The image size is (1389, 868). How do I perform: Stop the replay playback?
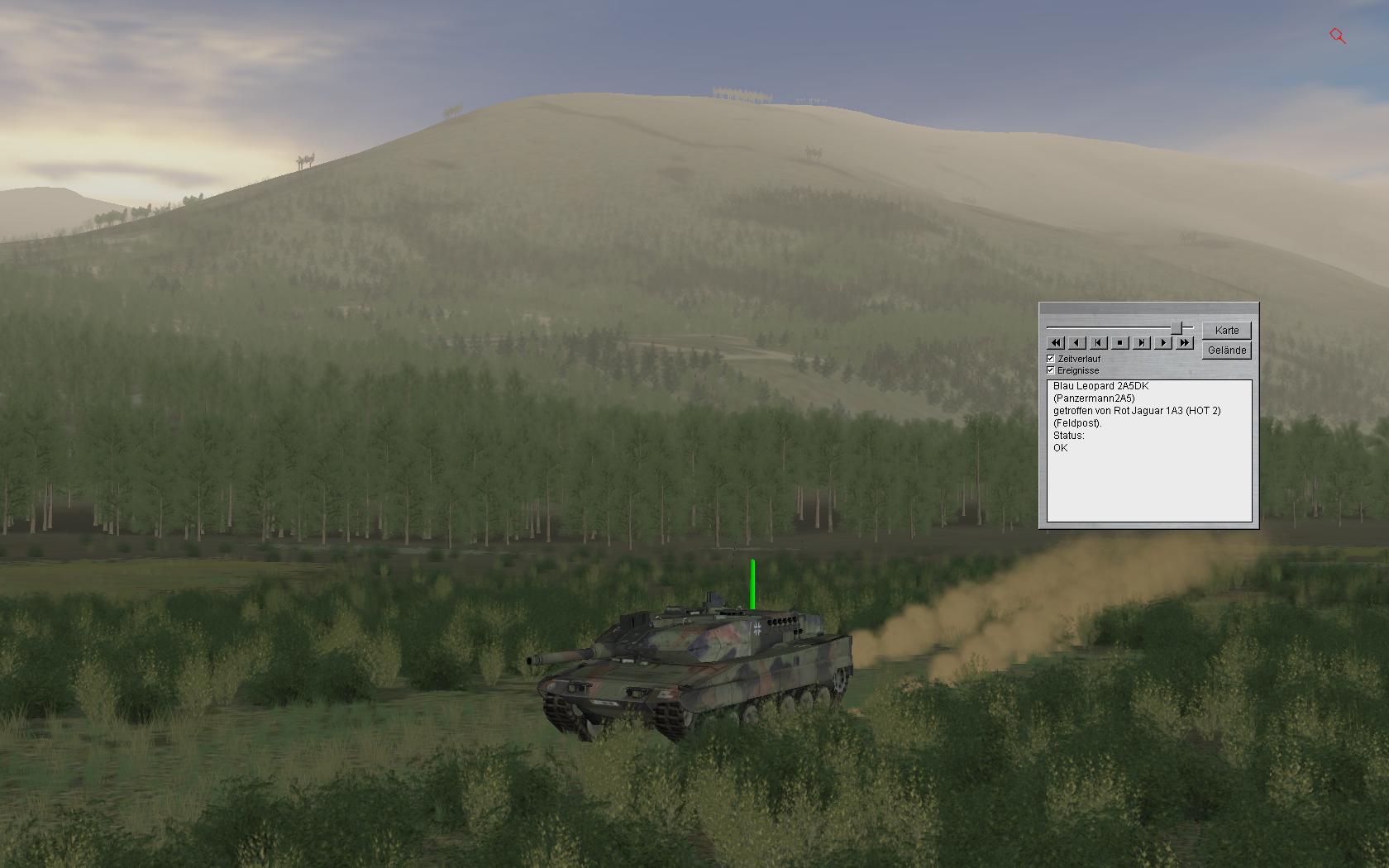pos(1120,342)
